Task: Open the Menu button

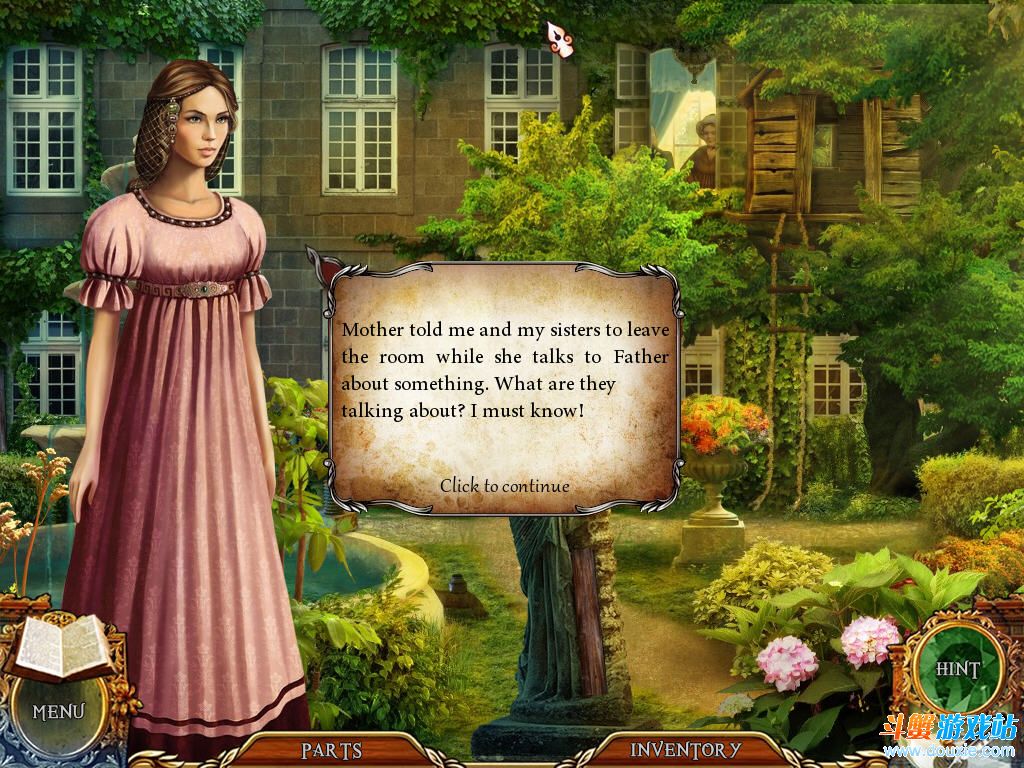Action: [58, 712]
